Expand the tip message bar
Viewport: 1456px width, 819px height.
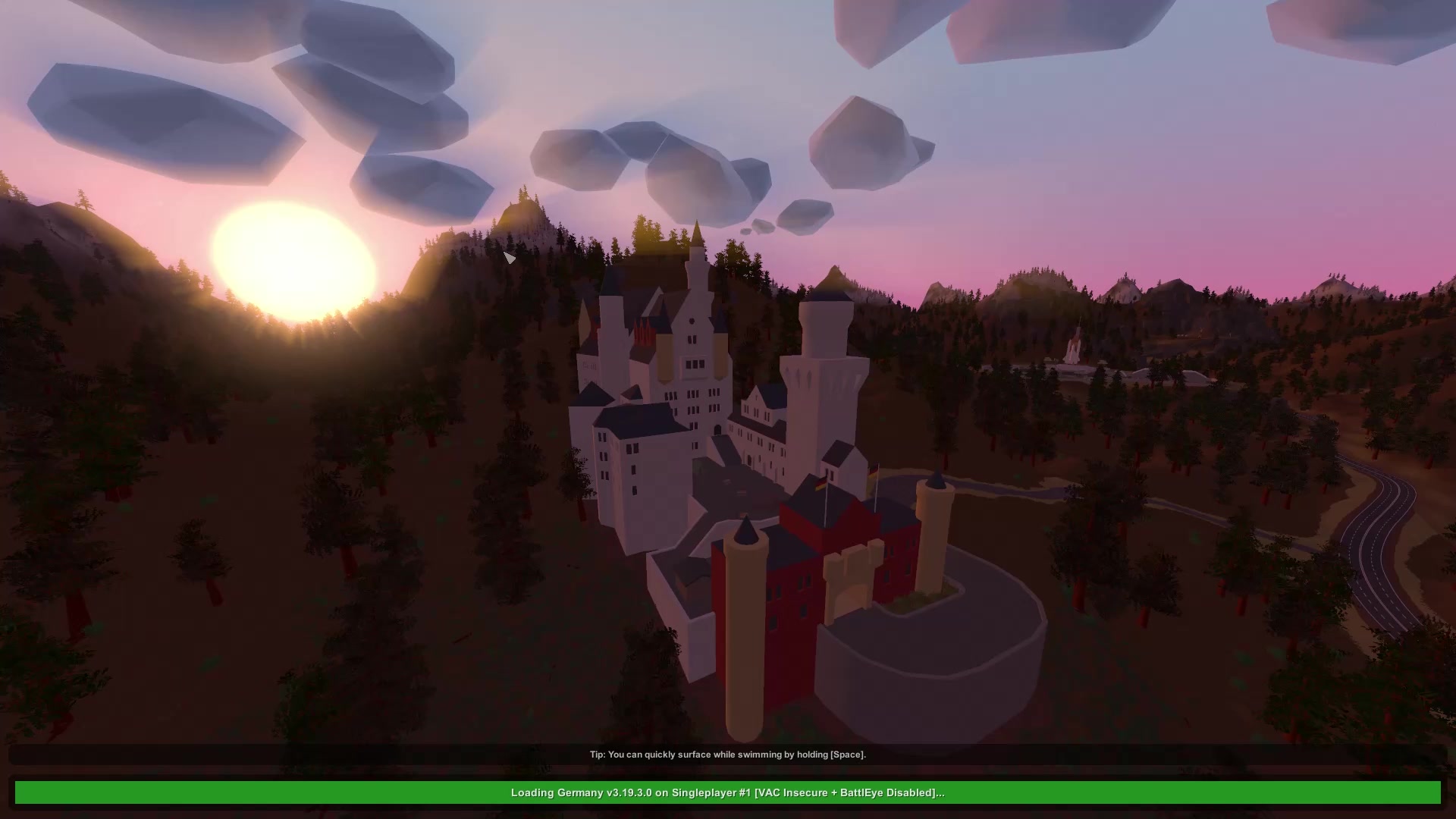click(x=728, y=755)
